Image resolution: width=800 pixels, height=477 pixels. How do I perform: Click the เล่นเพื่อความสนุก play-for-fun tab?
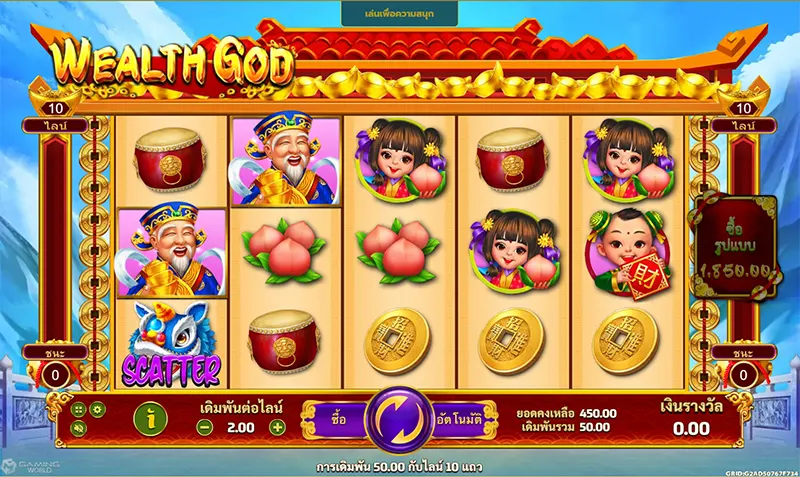[399, 13]
